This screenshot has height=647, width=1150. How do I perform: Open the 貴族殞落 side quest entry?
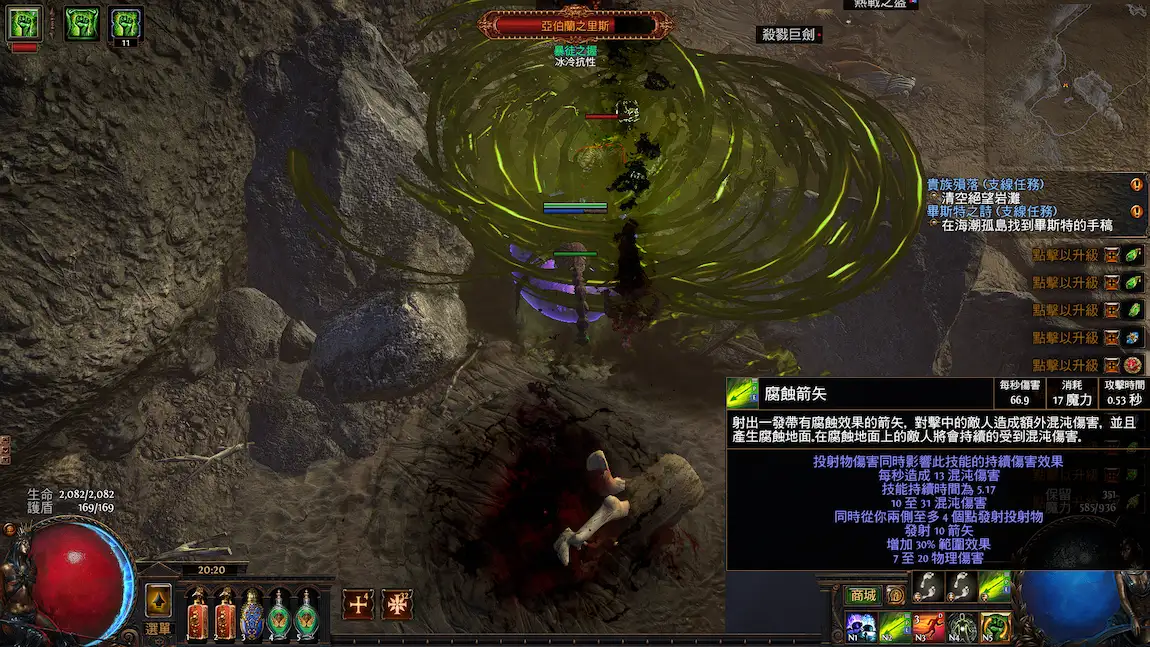coord(985,185)
